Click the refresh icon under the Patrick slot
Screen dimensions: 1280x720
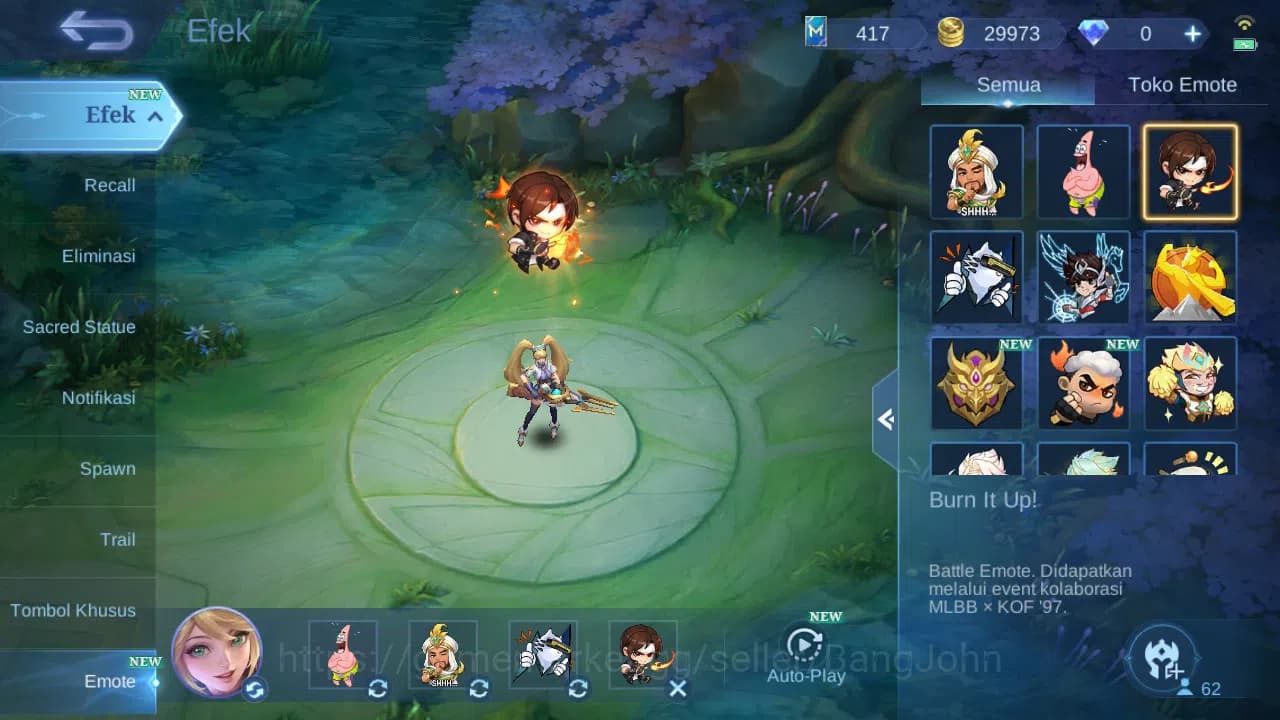pos(377,689)
